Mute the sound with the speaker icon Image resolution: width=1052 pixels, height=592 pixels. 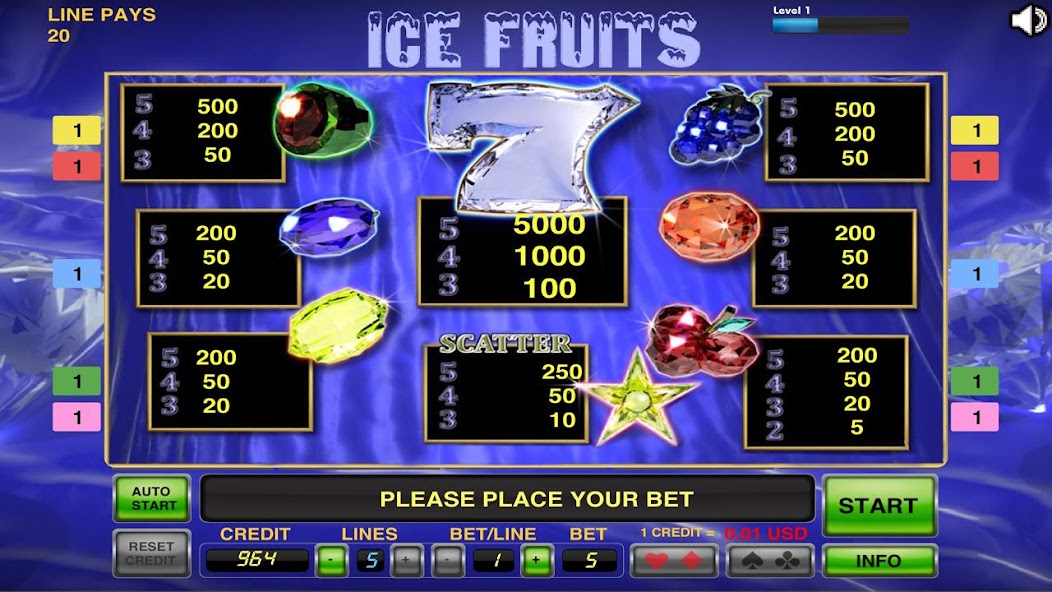[1028, 21]
